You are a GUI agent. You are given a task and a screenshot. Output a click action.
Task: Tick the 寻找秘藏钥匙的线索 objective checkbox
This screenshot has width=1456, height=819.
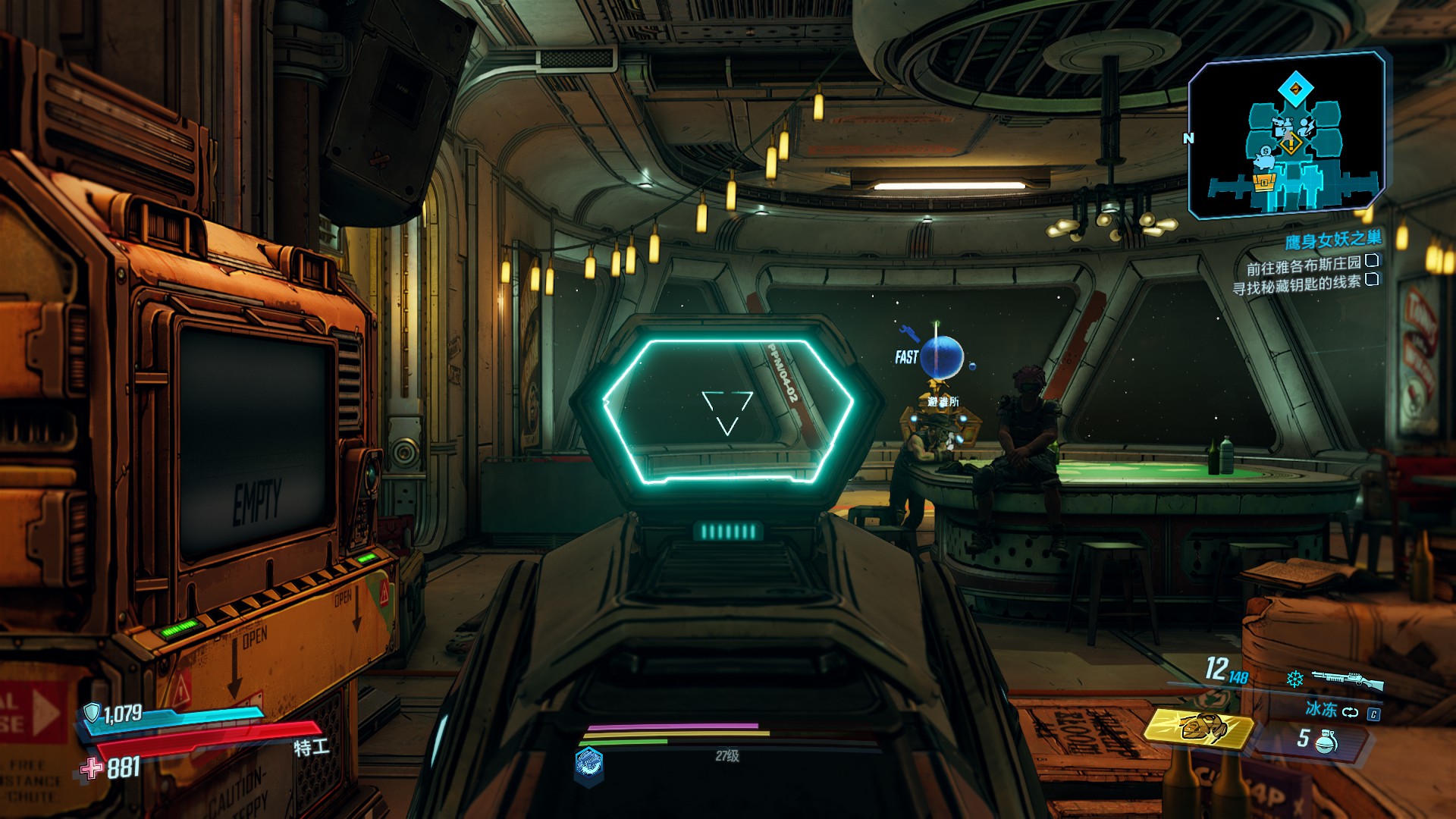[x=1372, y=280]
